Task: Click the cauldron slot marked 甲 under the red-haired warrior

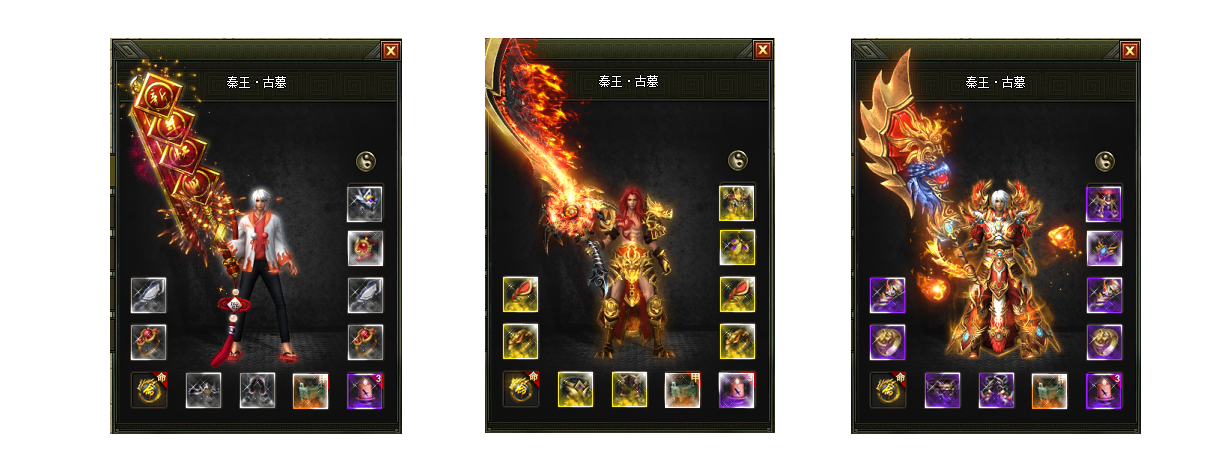Action: point(683,390)
